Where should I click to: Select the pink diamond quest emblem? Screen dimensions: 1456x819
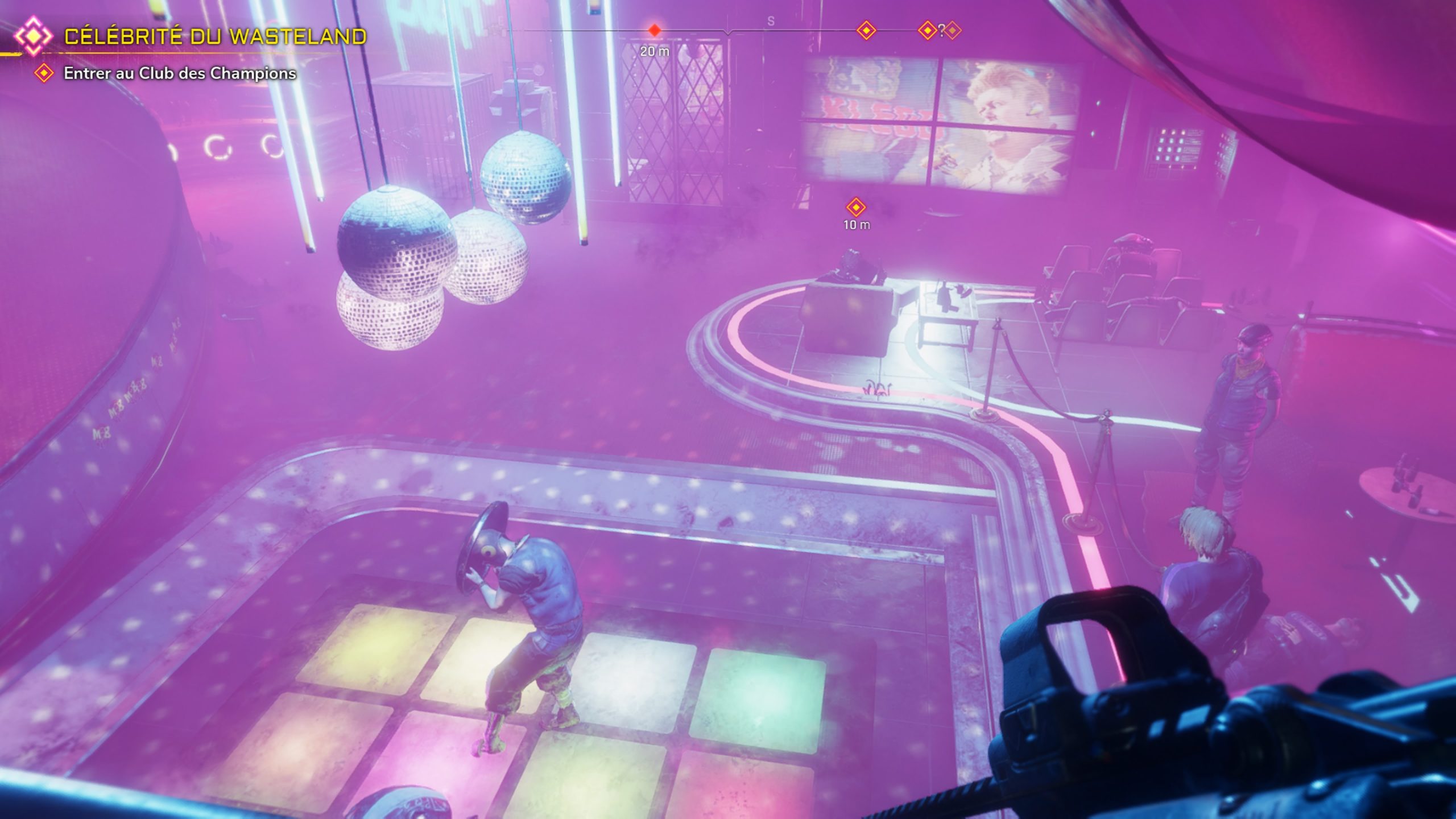tap(33, 36)
